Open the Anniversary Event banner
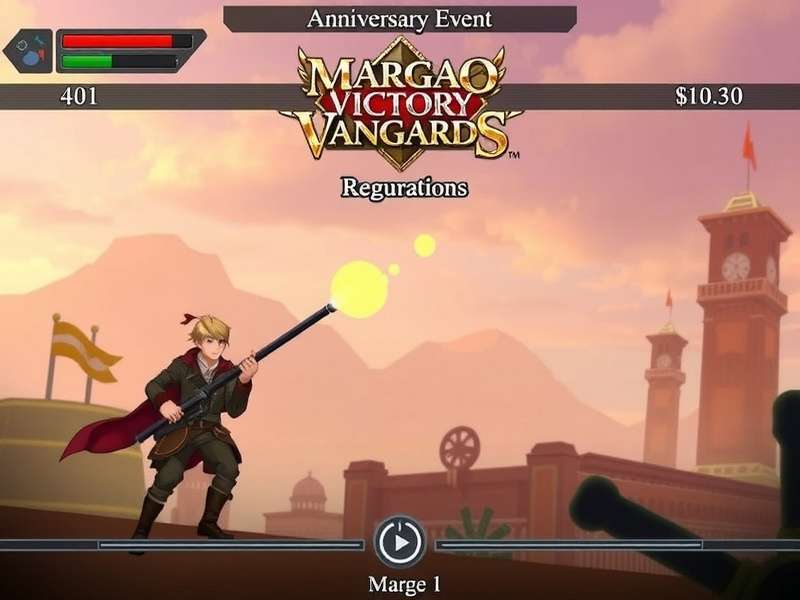The width and height of the screenshot is (800, 600). (399, 19)
